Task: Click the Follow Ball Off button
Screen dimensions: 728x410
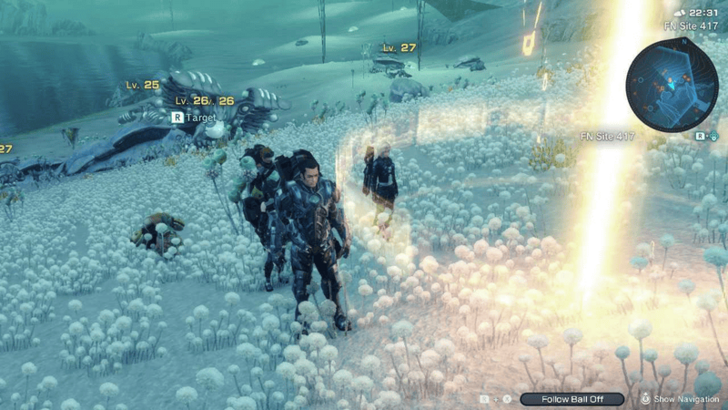Action: click(x=571, y=399)
